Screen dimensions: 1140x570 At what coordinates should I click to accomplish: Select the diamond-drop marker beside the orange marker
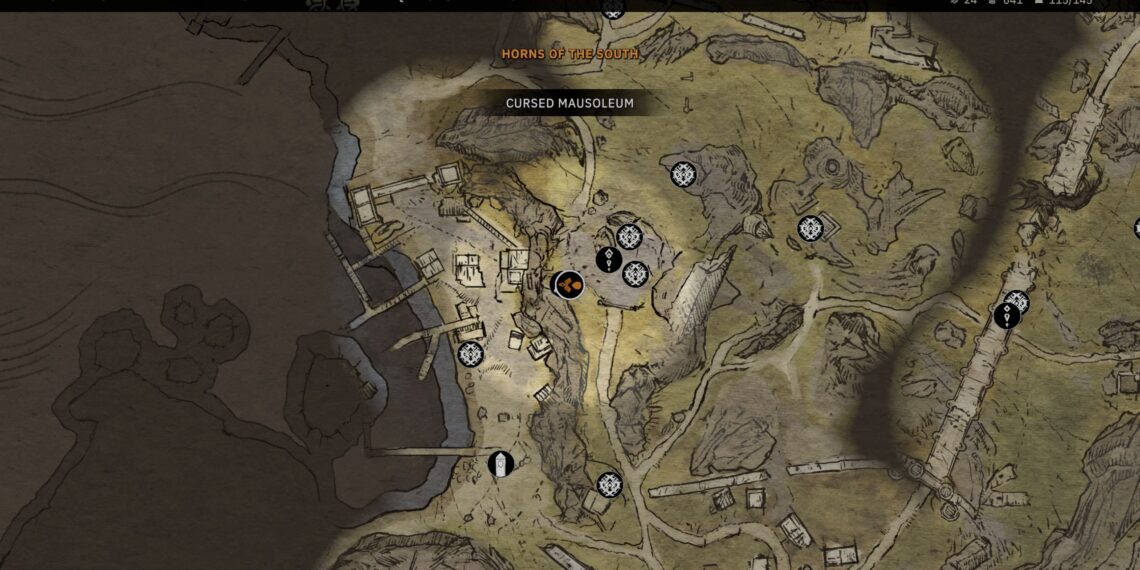tap(609, 260)
